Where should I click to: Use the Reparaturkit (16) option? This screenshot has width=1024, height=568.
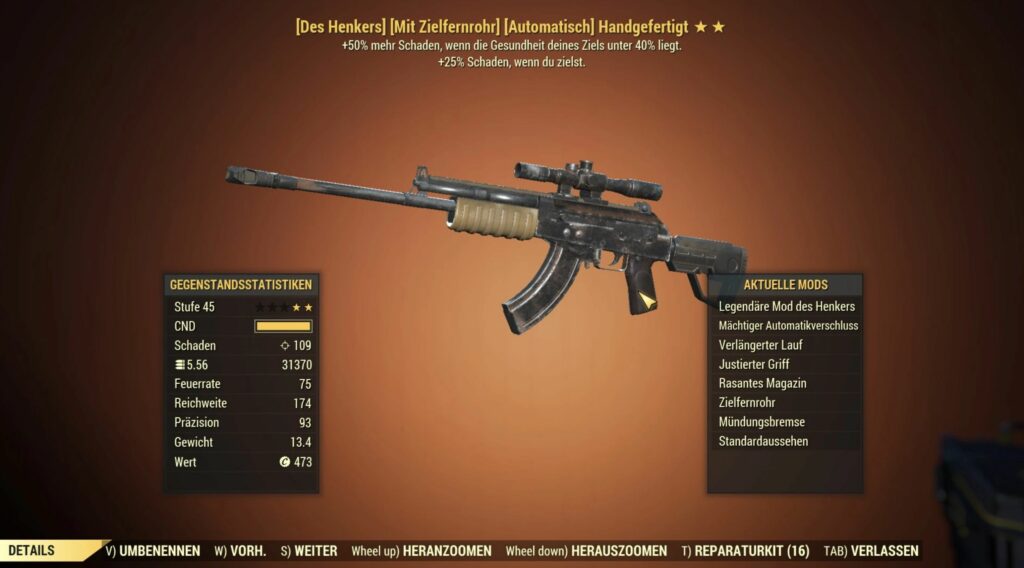(x=746, y=551)
